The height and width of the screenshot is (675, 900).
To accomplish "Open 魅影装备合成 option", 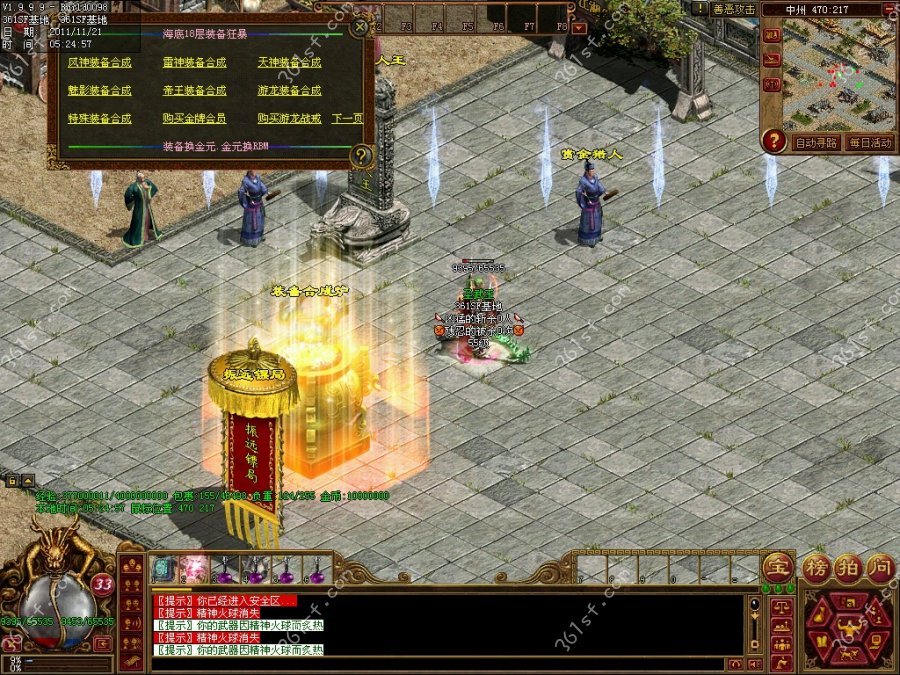I will coord(99,90).
